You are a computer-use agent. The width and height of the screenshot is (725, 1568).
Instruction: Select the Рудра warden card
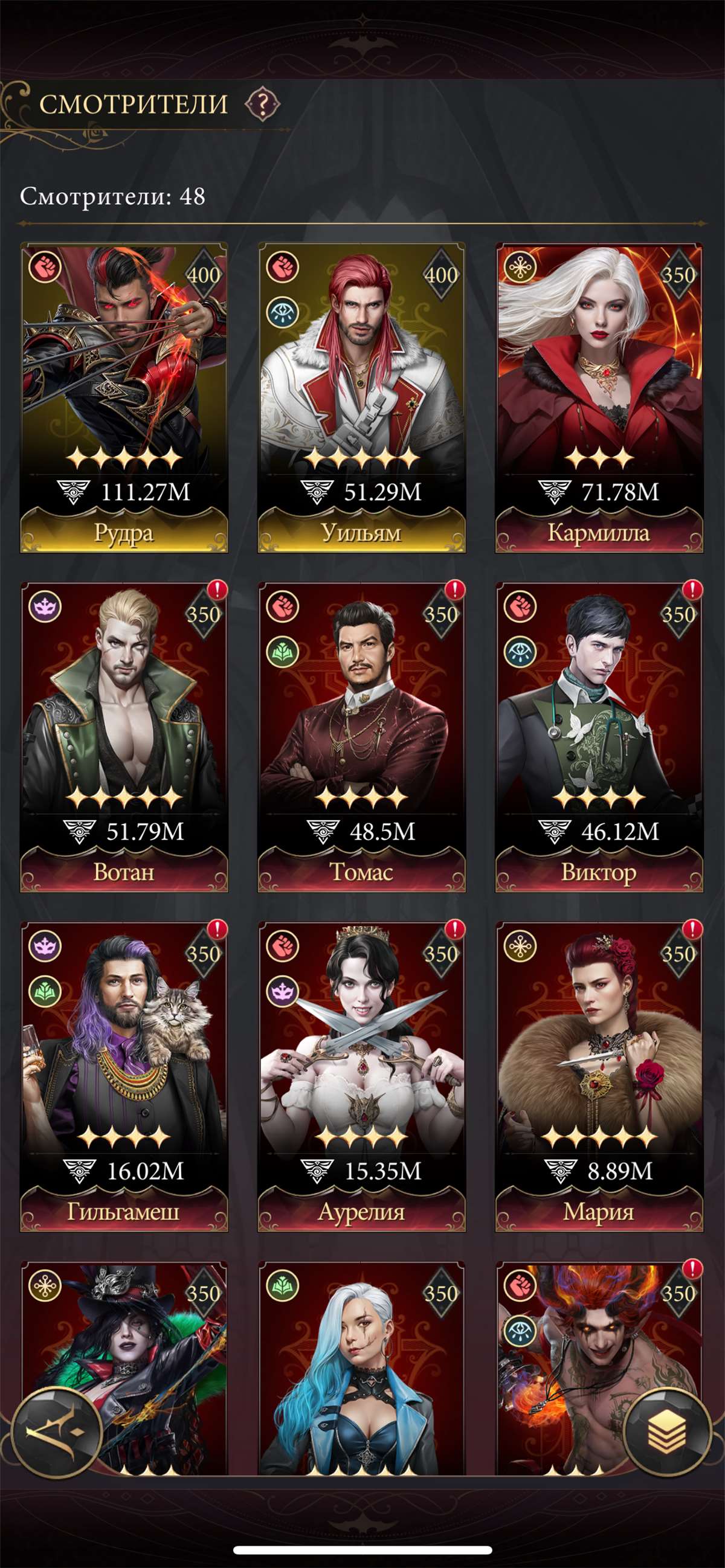124,397
